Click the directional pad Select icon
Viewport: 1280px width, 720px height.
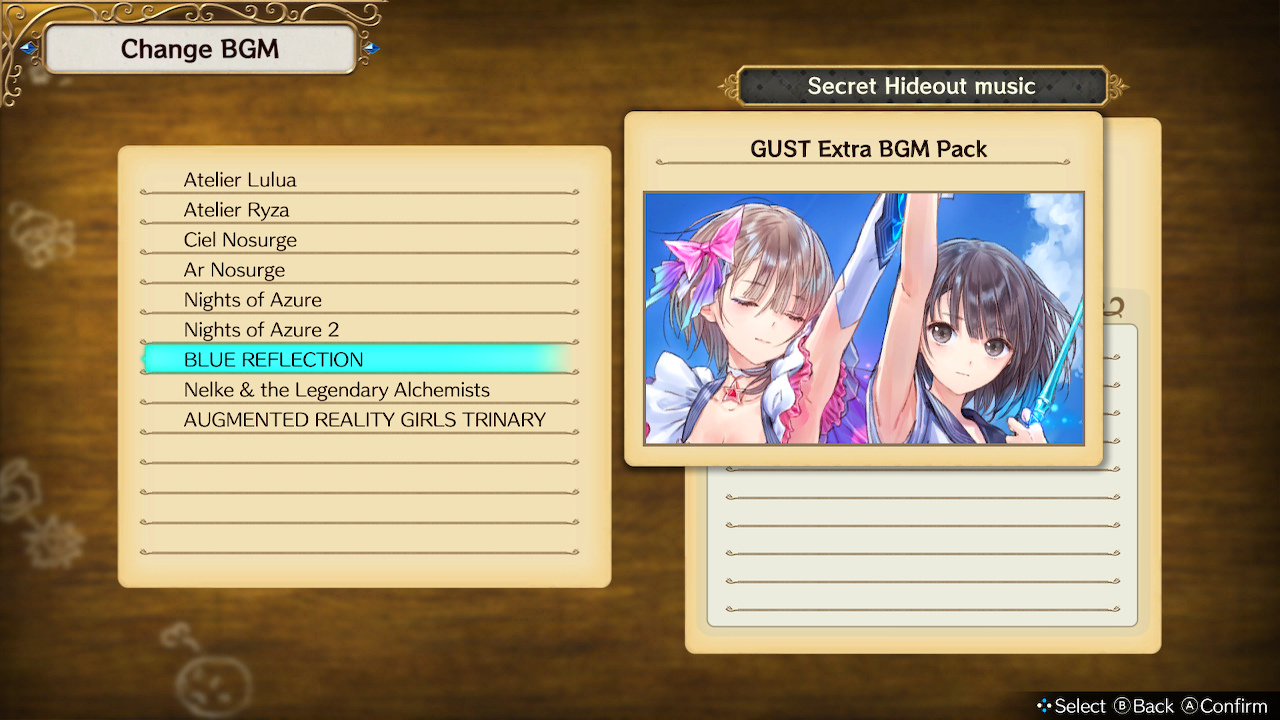(1043, 705)
